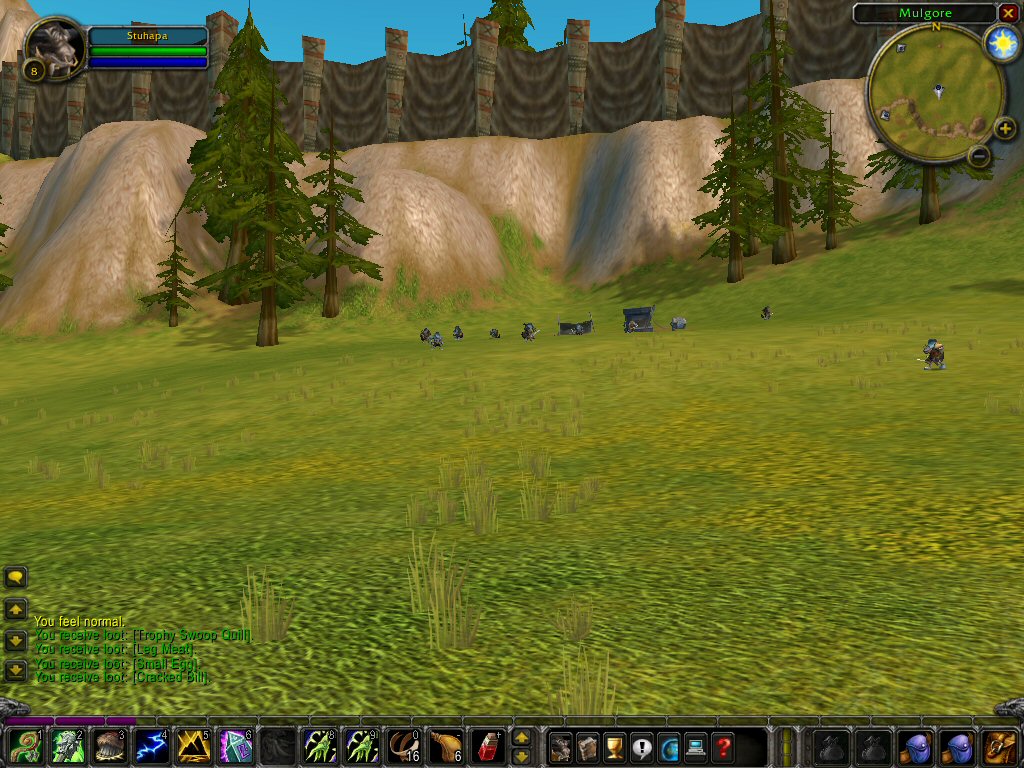1024x768 pixels.
Task: Use the horn item with 16 charges
Action: click(403, 746)
